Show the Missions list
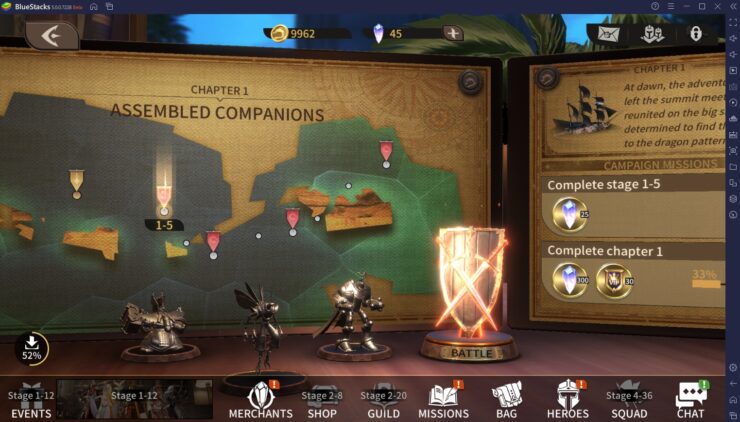This screenshot has width=740, height=422. click(443, 400)
